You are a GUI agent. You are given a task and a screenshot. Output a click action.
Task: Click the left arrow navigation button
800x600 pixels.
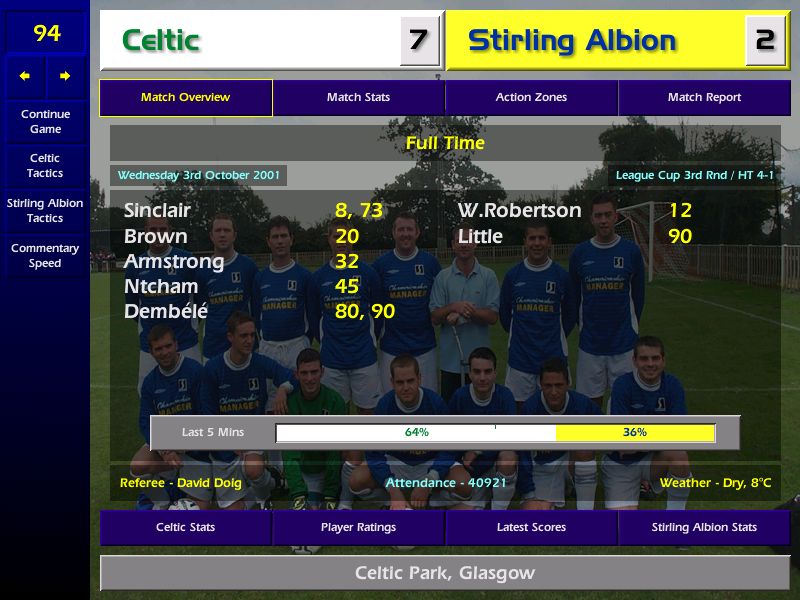(25, 76)
